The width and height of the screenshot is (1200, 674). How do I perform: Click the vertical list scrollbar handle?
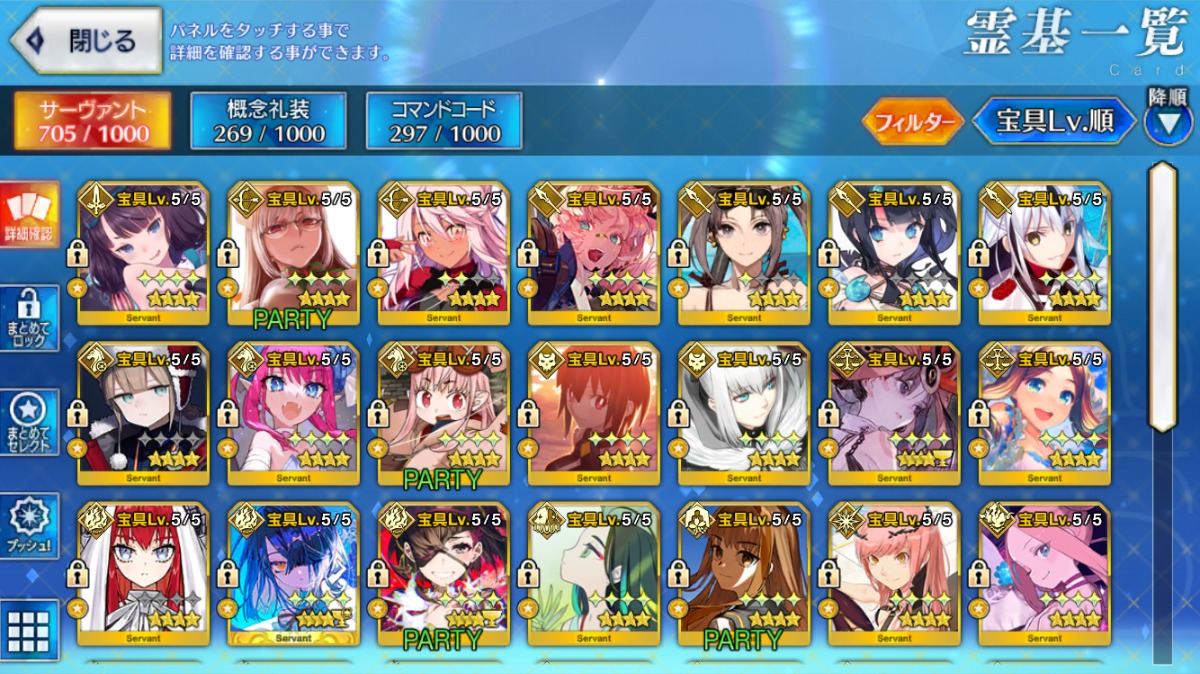(x=1162, y=295)
